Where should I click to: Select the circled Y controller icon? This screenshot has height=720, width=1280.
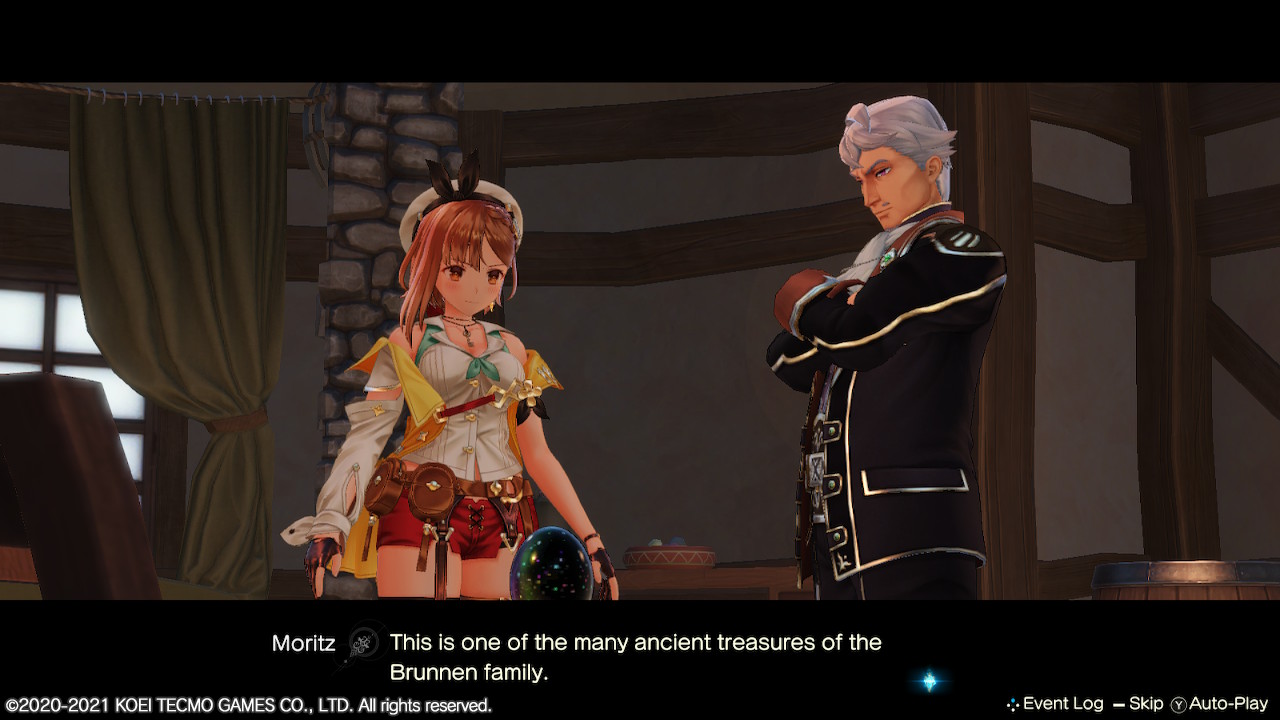pyautogui.click(x=1180, y=703)
